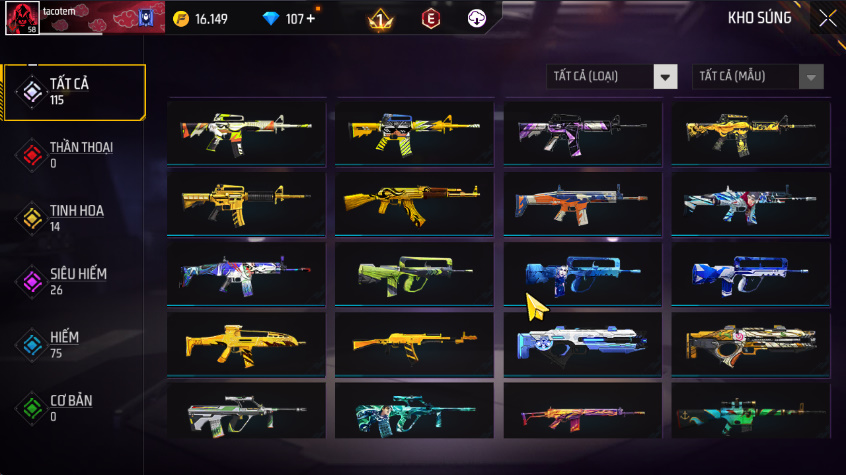Choose the green FAMAS skin
The width and height of the screenshot is (846, 475).
pos(414,272)
